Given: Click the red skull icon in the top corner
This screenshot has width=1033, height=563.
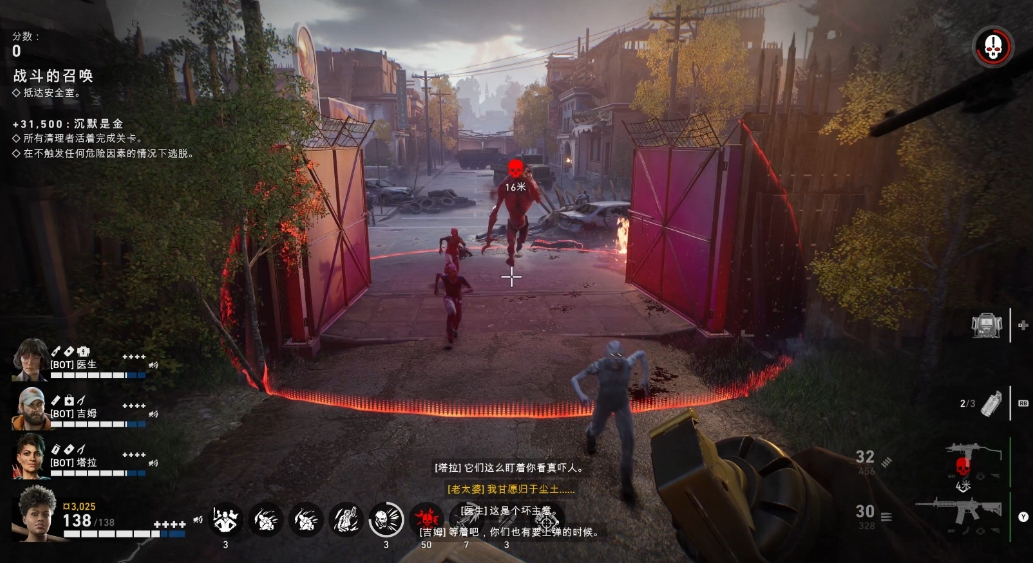Looking at the screenshot, I should (x=992, y=46).
